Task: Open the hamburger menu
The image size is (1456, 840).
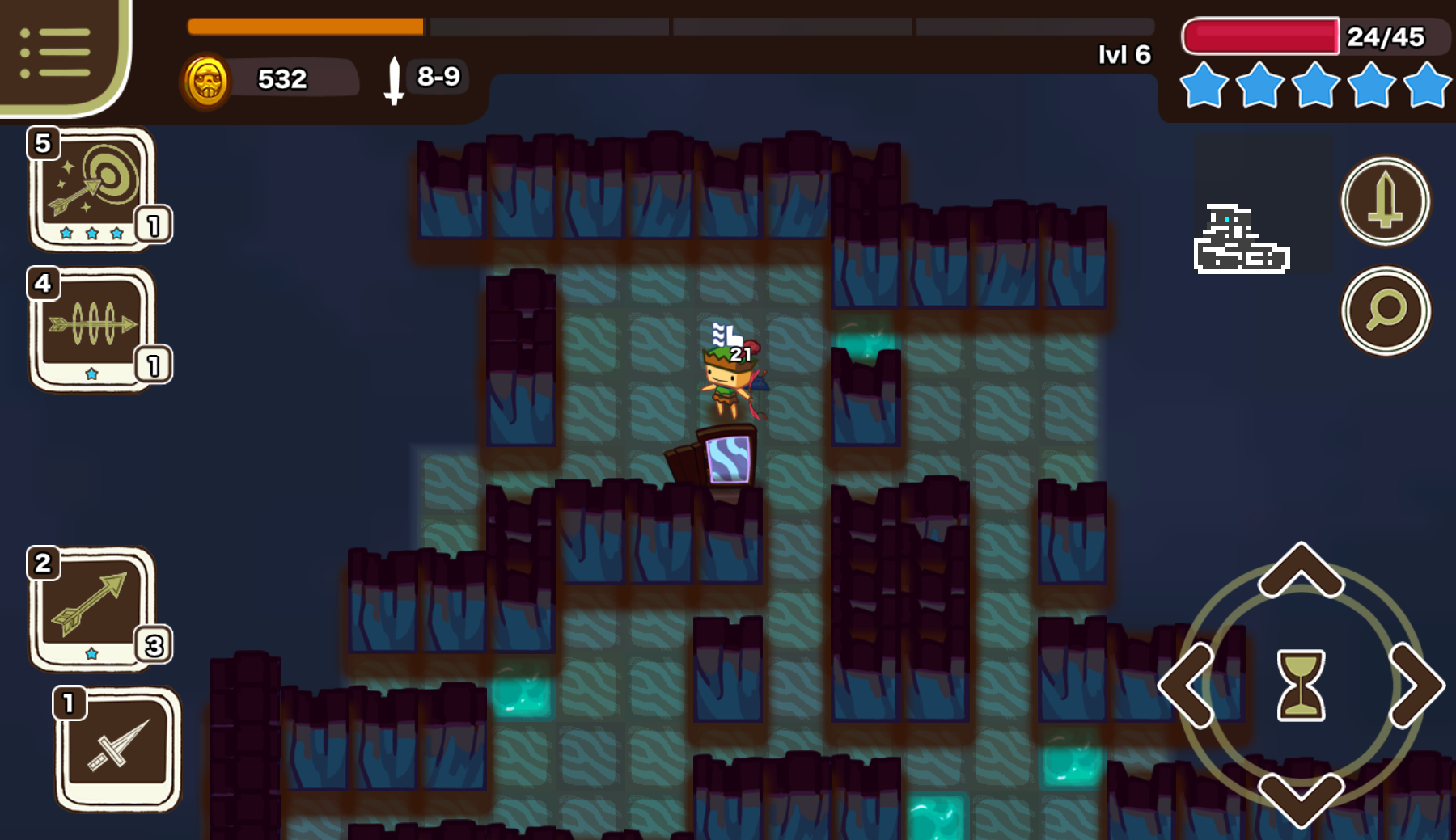Action: tap(55, 53)
